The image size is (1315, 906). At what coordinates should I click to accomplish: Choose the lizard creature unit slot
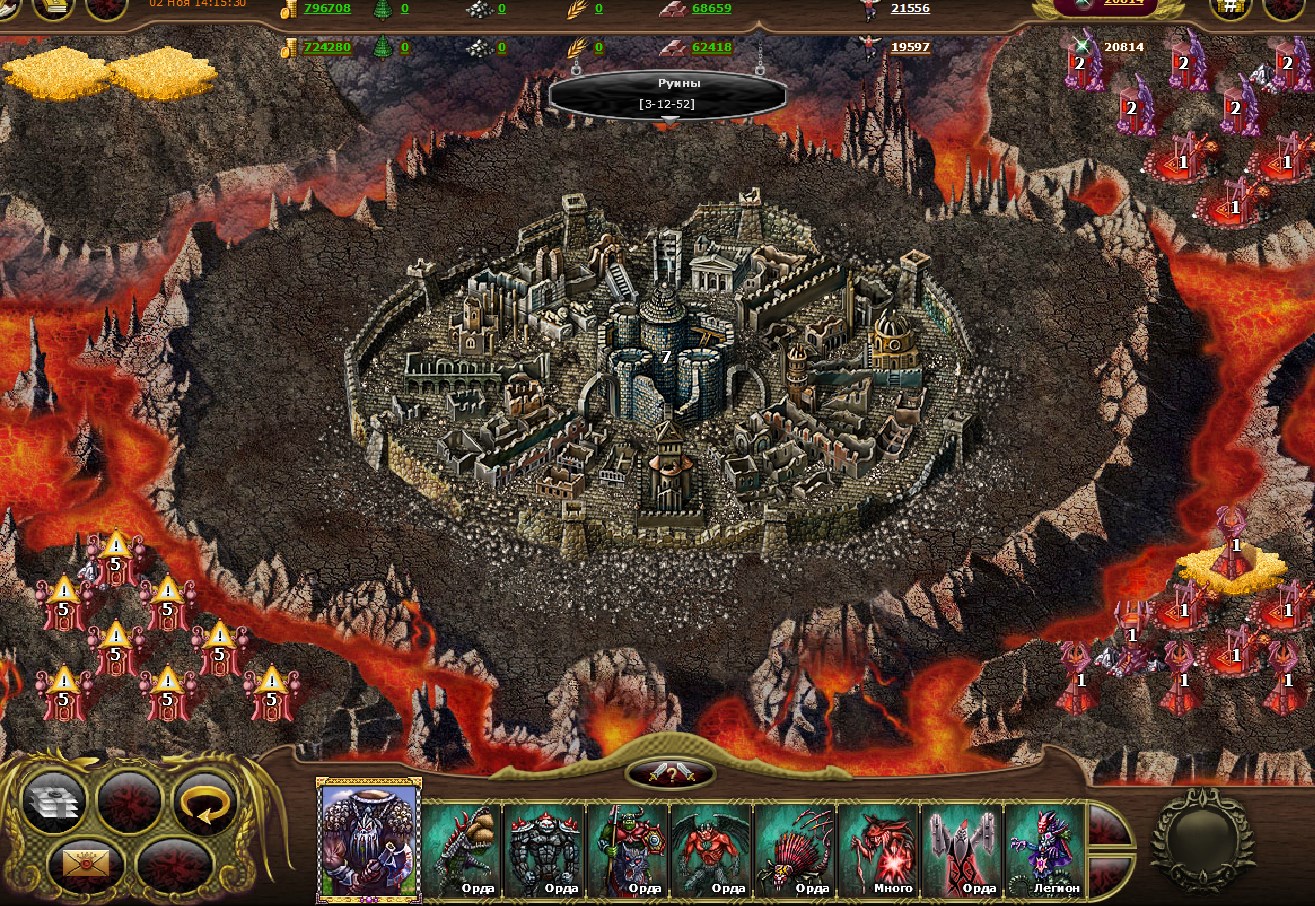click(462, 849)
